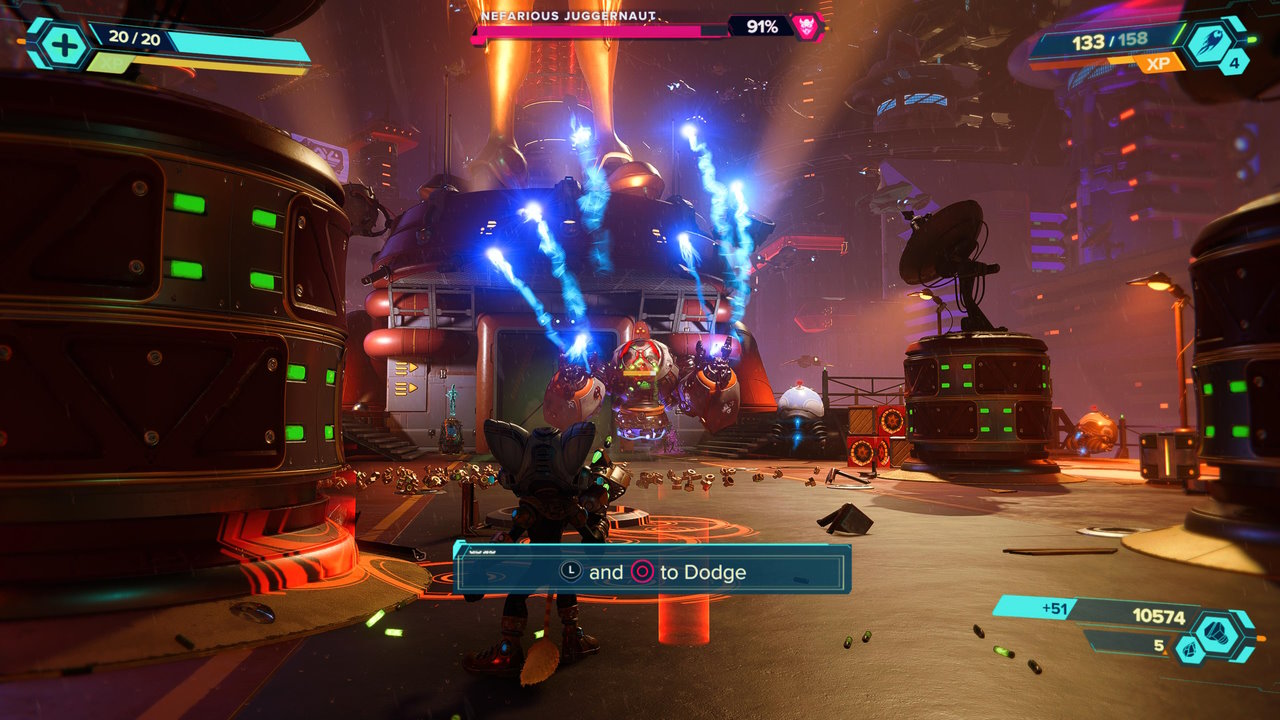This screenshot has height=720, width=1280.
Task: Expand the orange triangle beside the raritanium count
Action: 1165,652
